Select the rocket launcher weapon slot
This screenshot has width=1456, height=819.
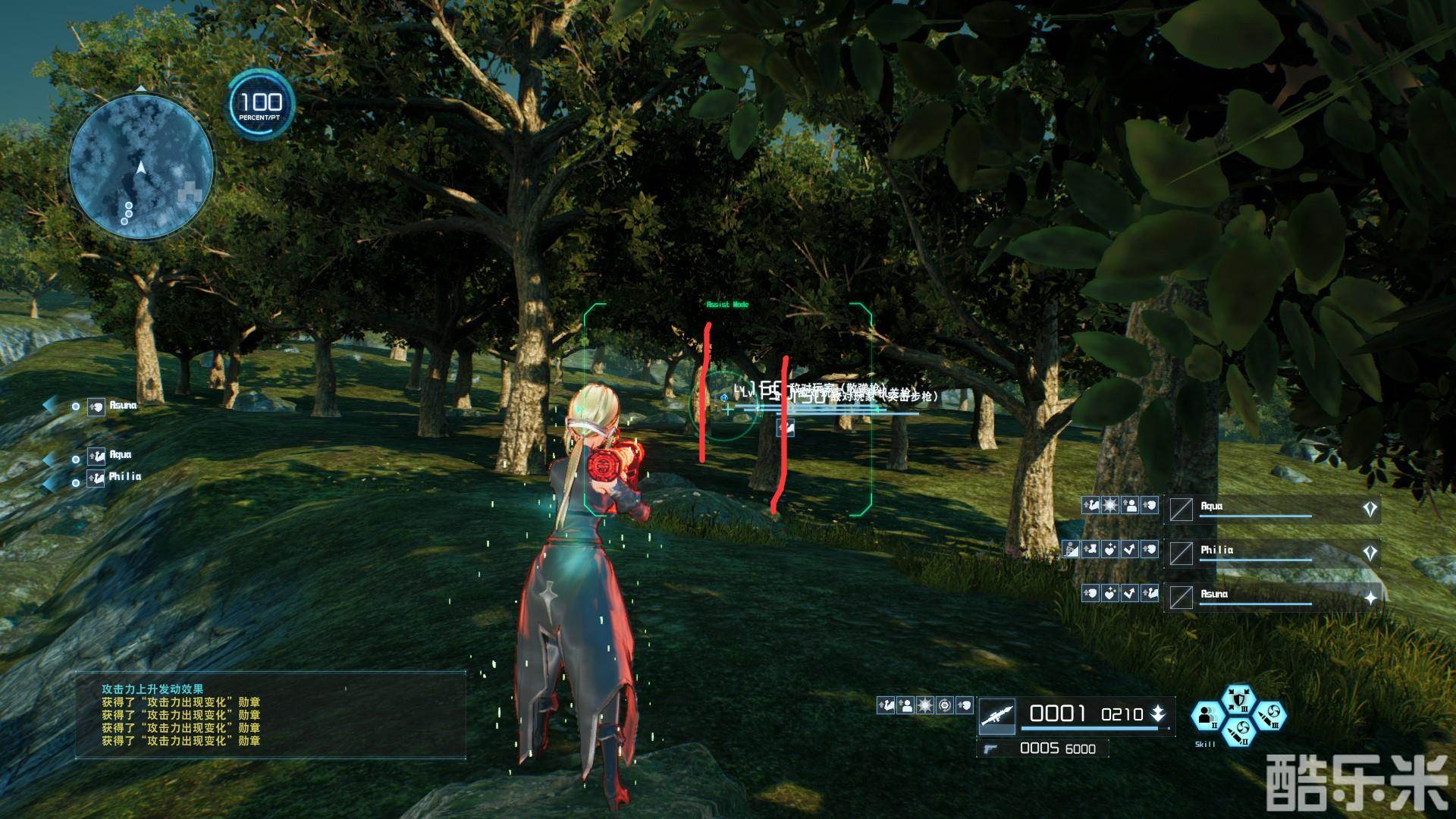click(x=997, y=714)
